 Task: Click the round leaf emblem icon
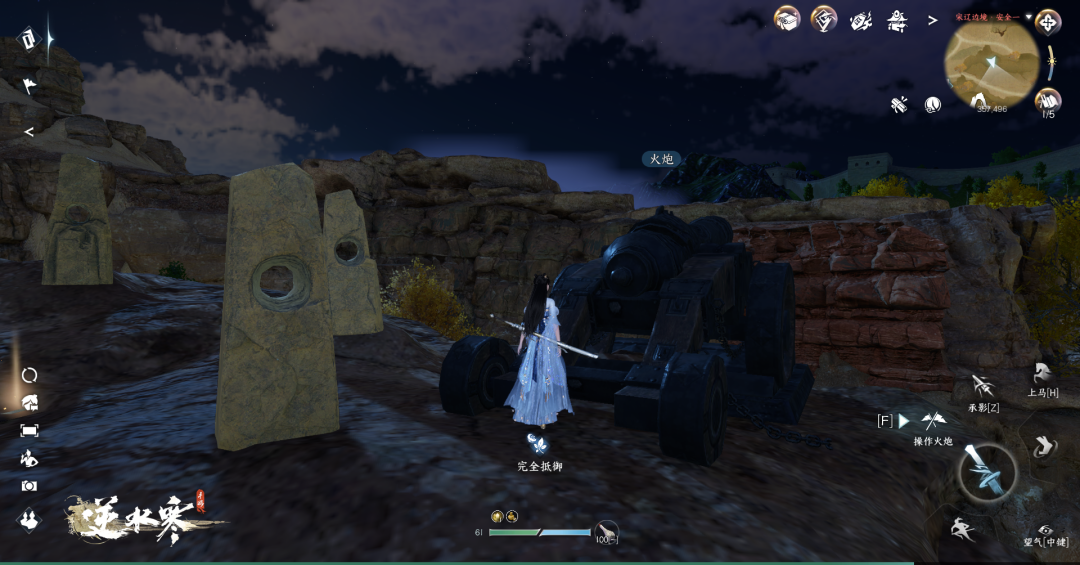click(933, 105)
